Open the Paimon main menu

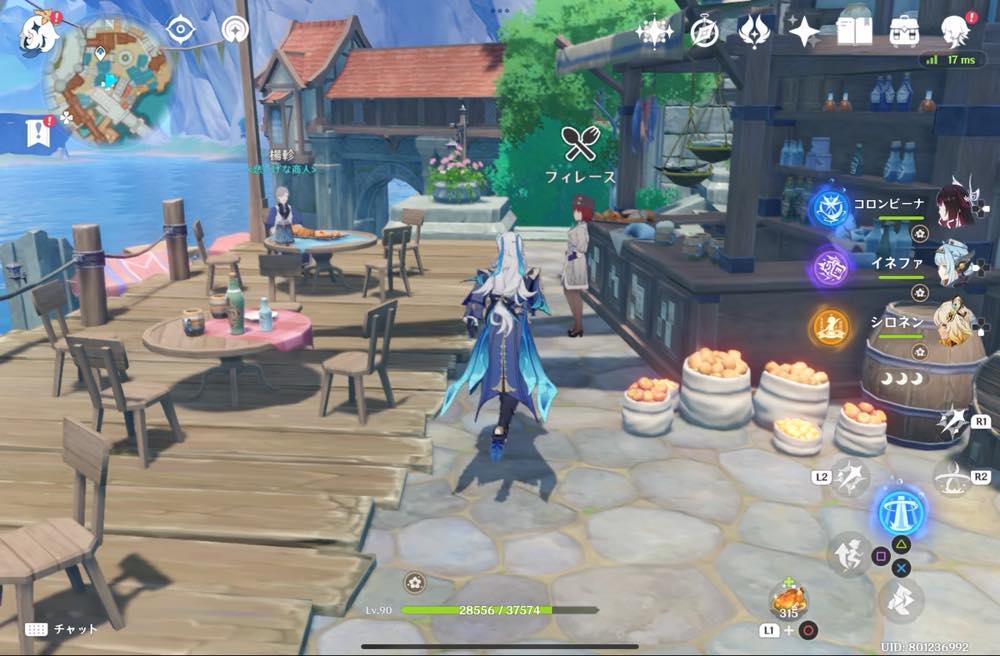[38, 32]
